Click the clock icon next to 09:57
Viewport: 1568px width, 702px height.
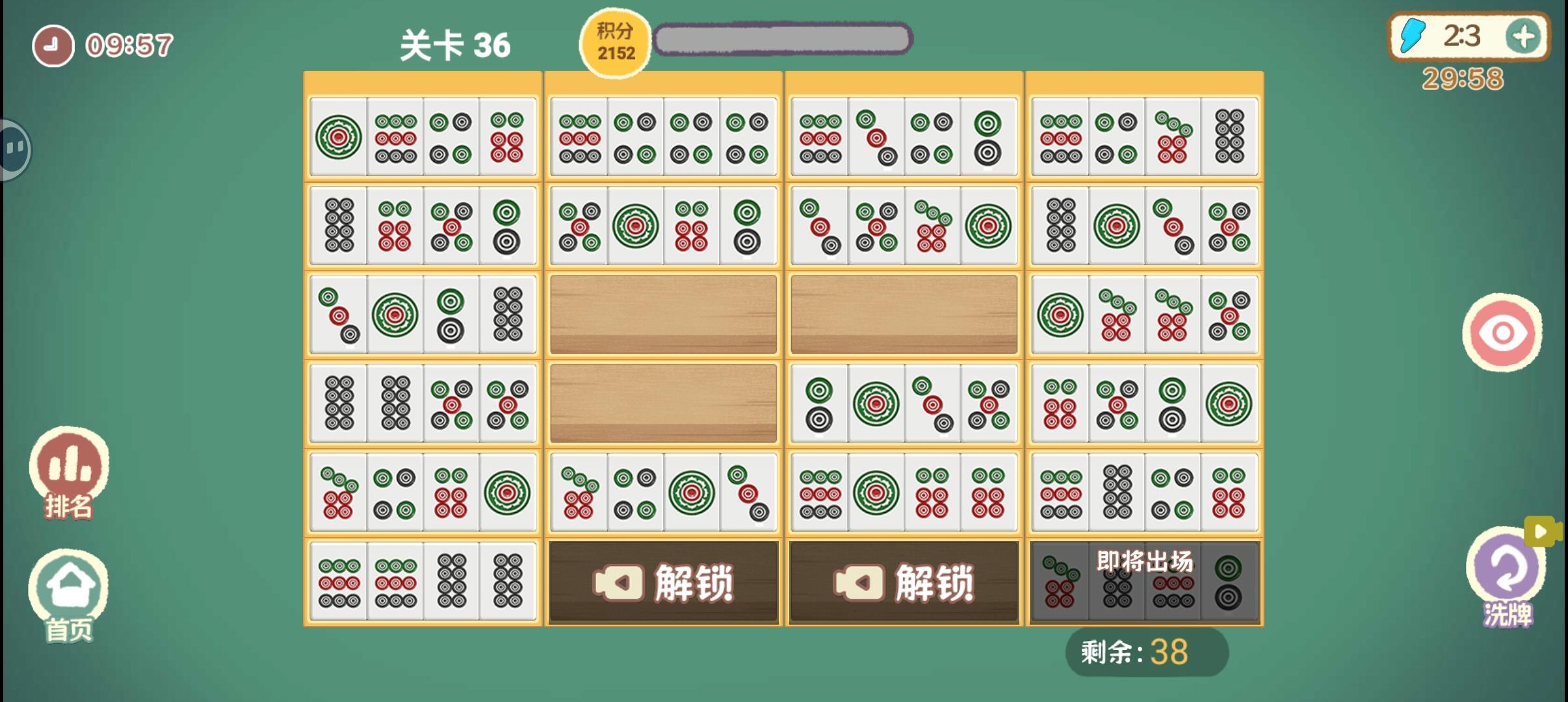[x=52, y=44]
